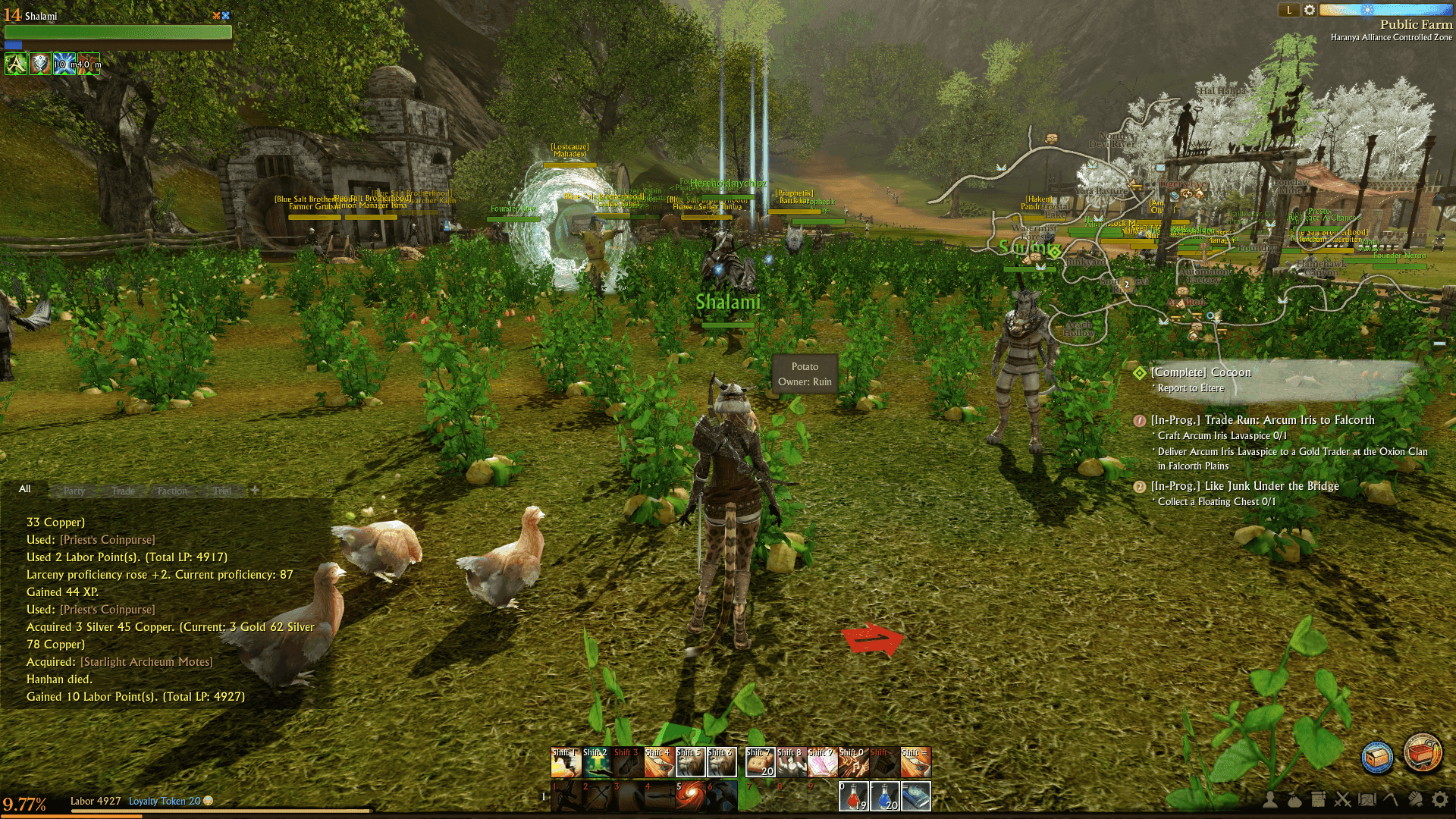Activate the green upward arrow skill
This screenshot has width=1456, height=819.
597,762
